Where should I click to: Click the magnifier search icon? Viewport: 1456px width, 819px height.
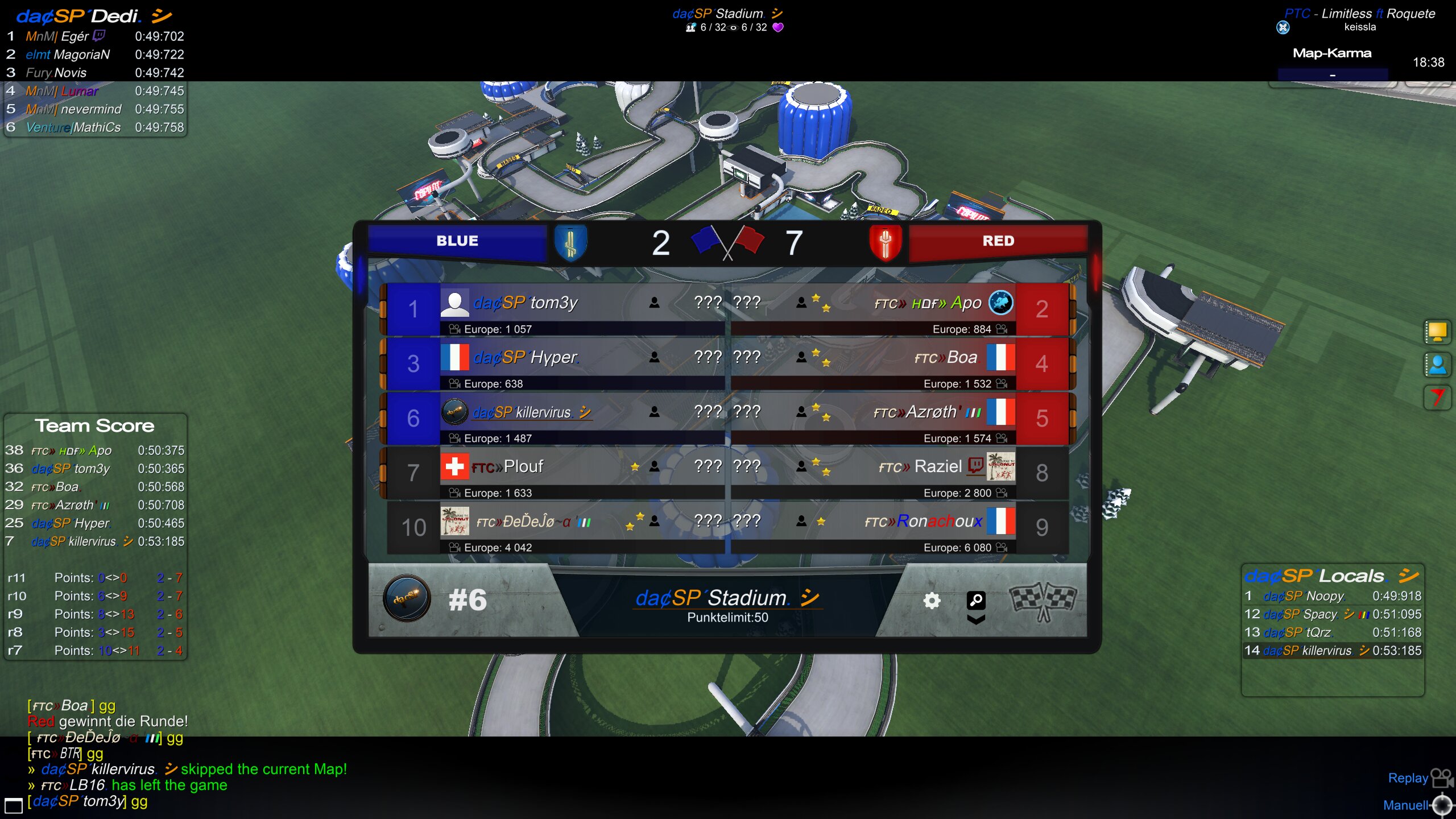tap(976, 599)
